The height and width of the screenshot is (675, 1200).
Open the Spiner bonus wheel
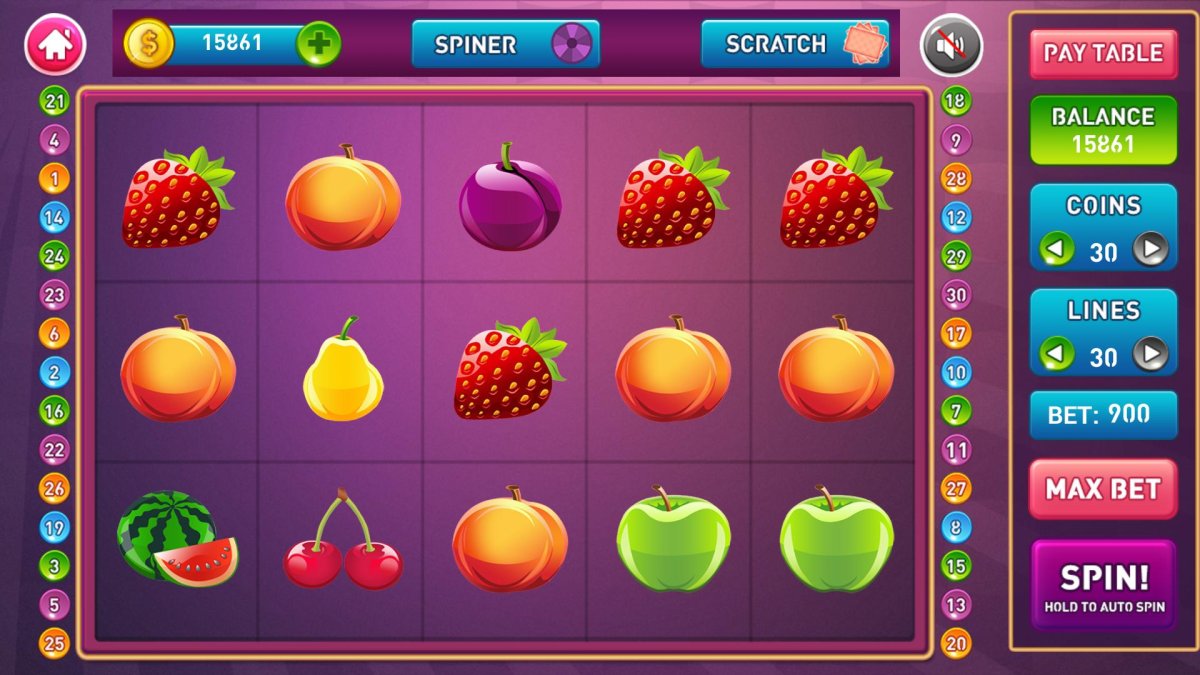pos(505,44)
